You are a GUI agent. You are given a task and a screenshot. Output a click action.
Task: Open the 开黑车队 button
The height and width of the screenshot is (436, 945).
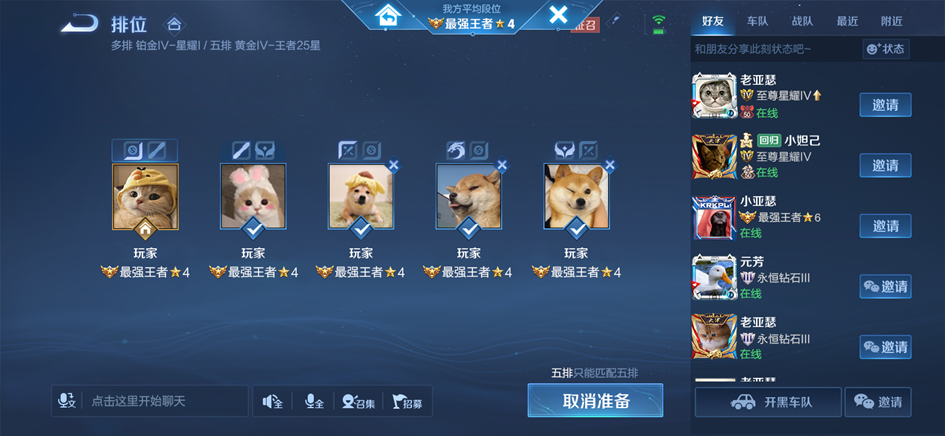coord(768,402)
